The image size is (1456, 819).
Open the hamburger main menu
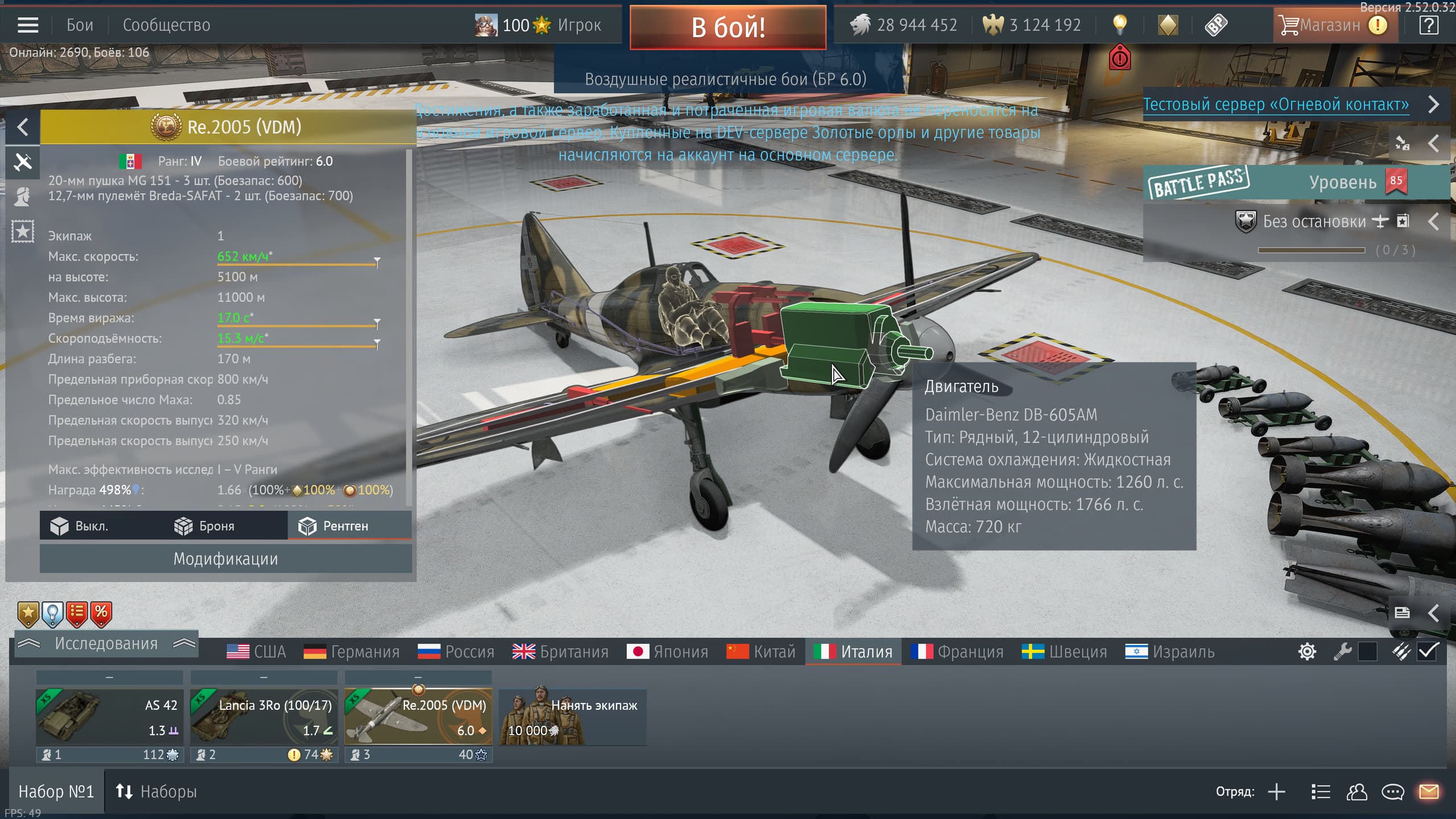[28, 25]
